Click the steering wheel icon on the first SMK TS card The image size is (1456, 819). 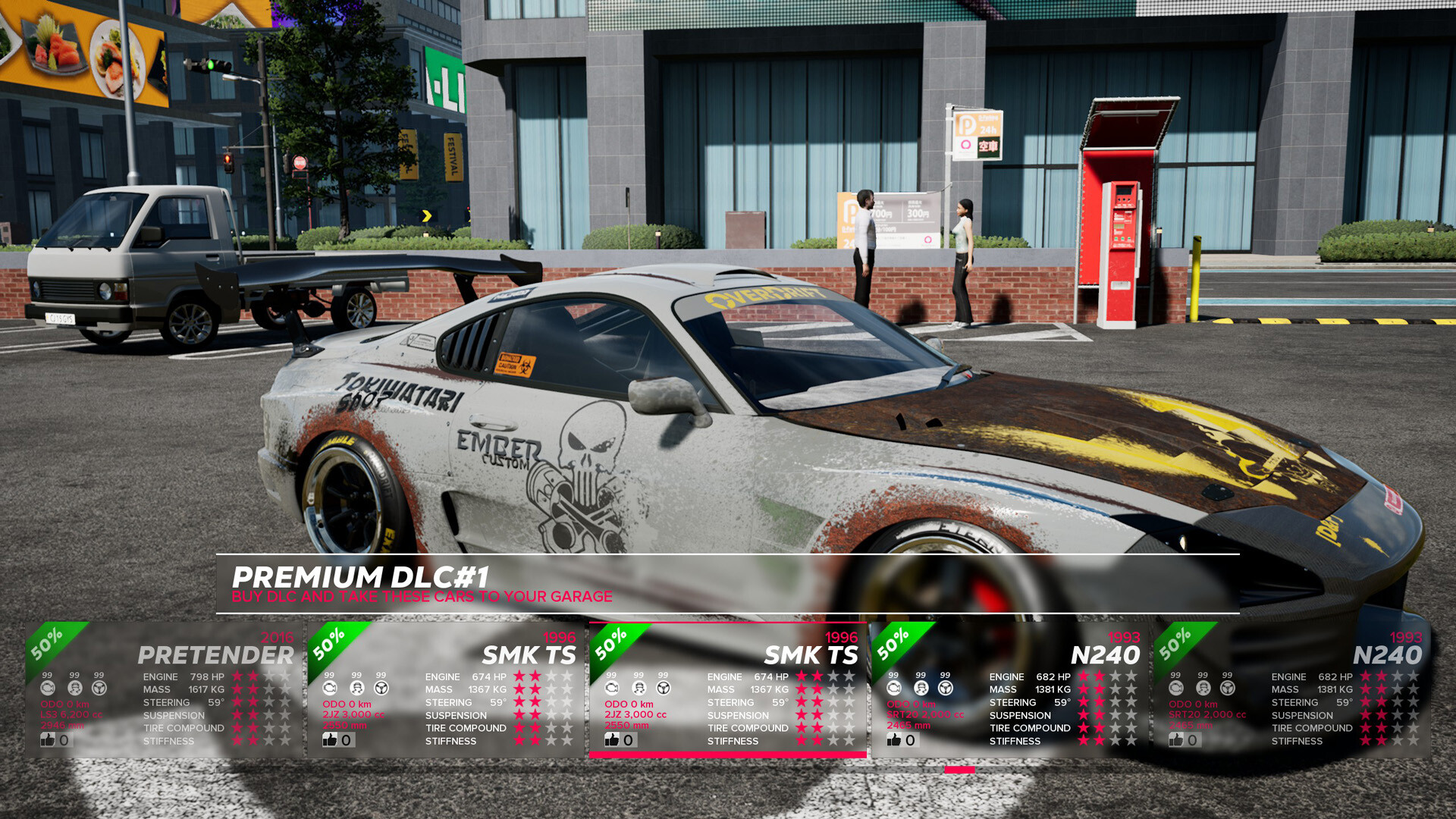(x=380, y=689)
